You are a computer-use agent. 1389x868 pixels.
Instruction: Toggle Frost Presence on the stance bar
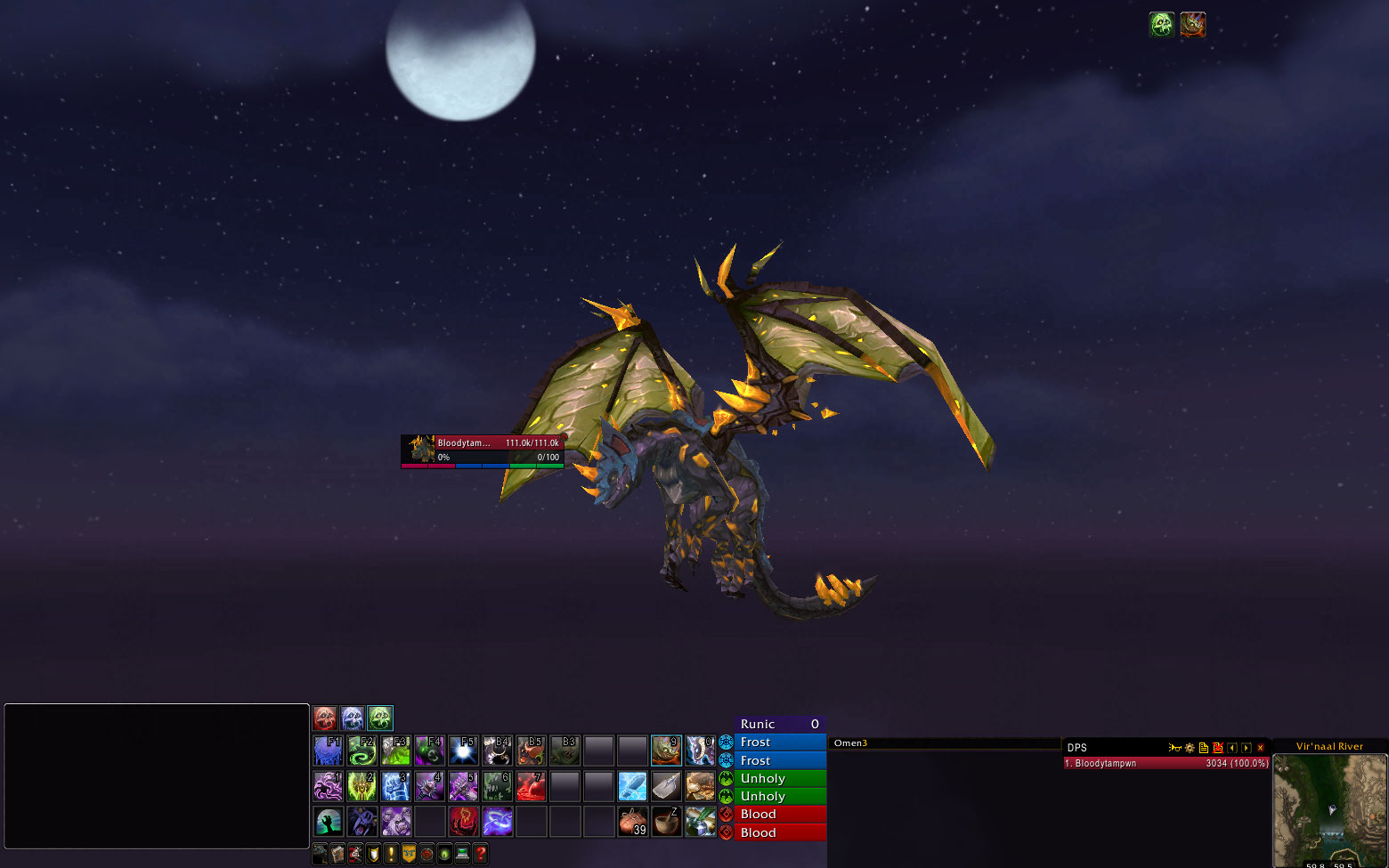coord(352,718)
